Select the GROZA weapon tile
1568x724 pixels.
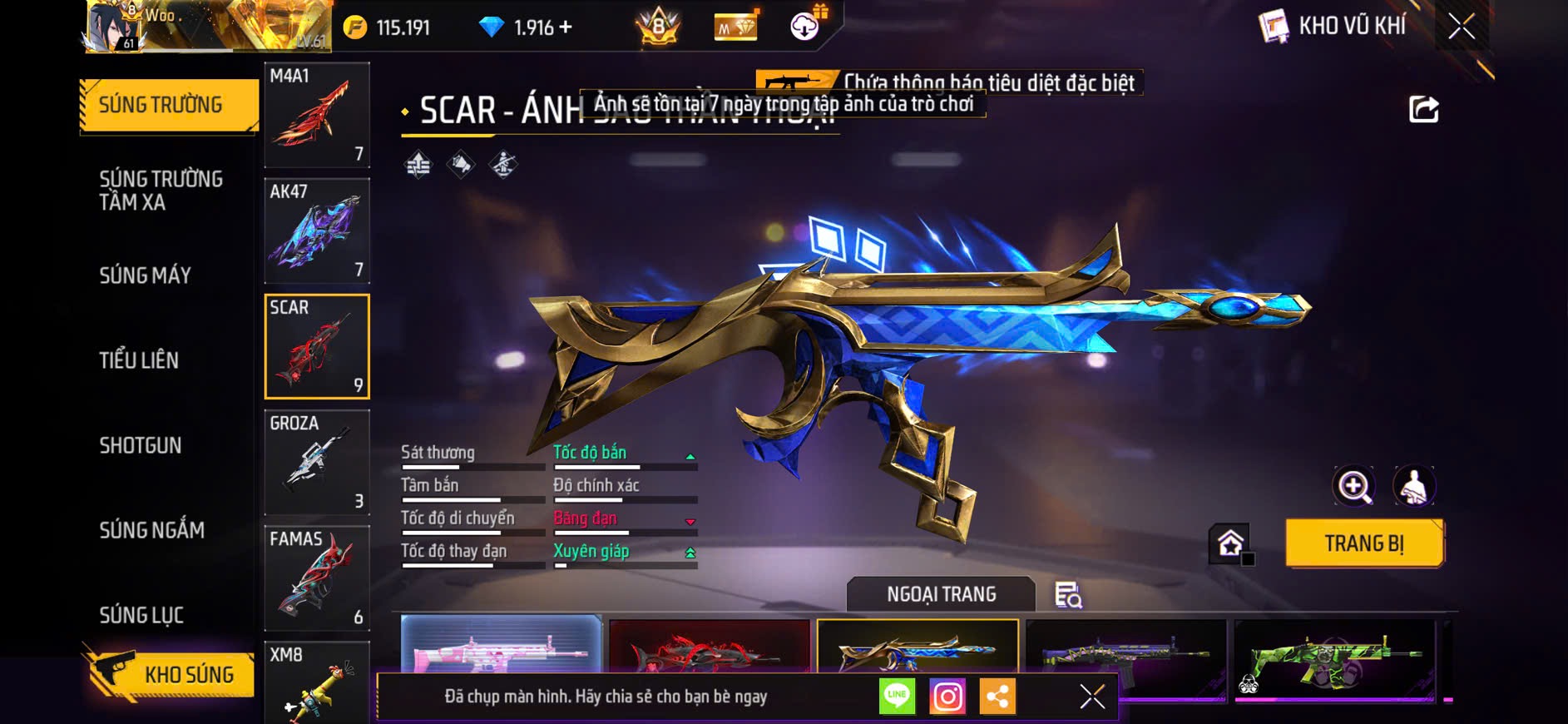coord(317,462)
